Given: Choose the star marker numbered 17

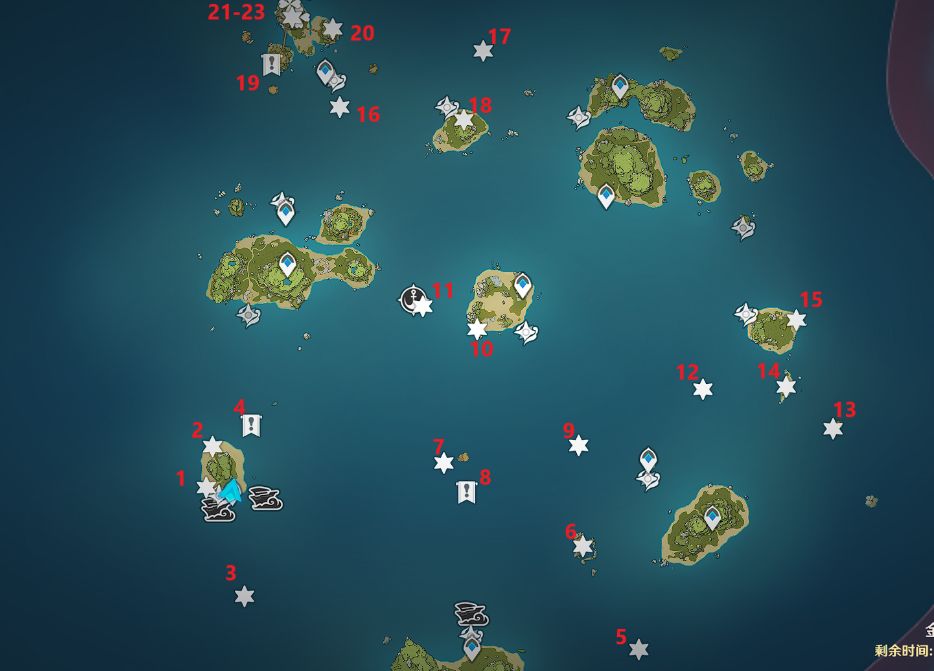Looking at the screenshot, I should 483,50.
